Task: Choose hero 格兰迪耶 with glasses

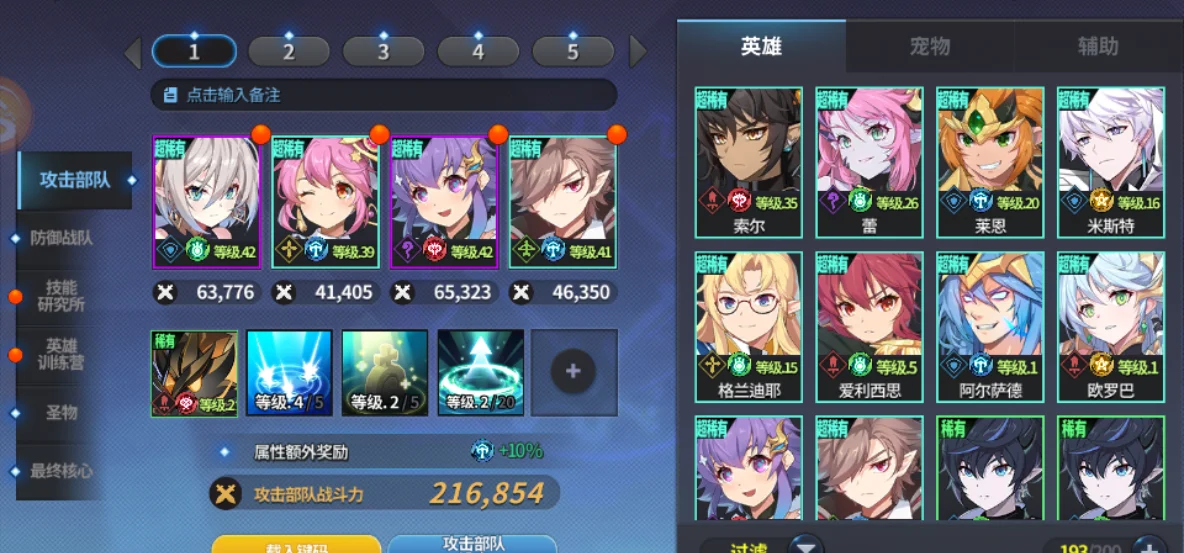Action: pyautogui.click(x=749, y=325)
